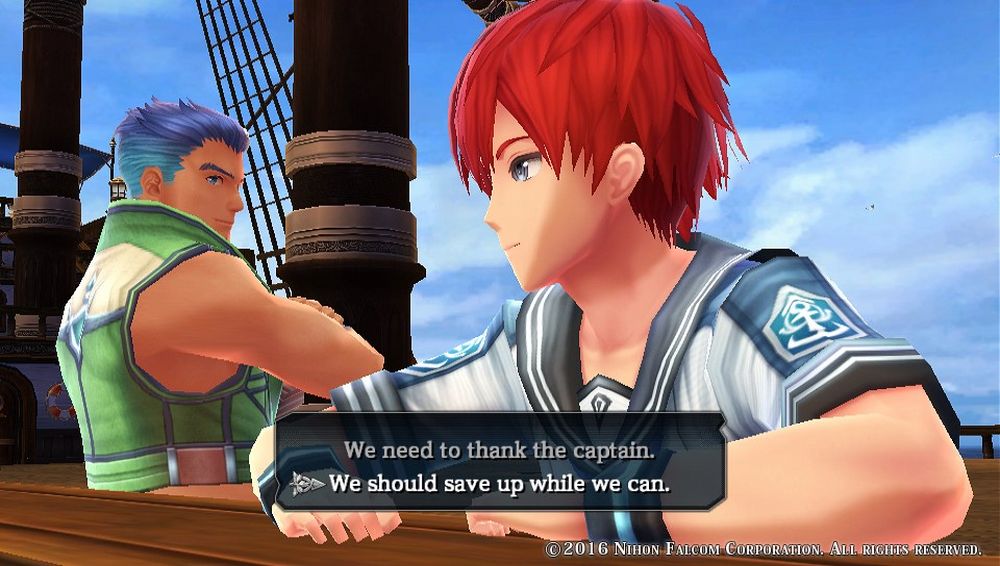The width and height of the screenshot is (1000, 566).
Task: Select "We should save up while we can."
Action: [499, 484]
